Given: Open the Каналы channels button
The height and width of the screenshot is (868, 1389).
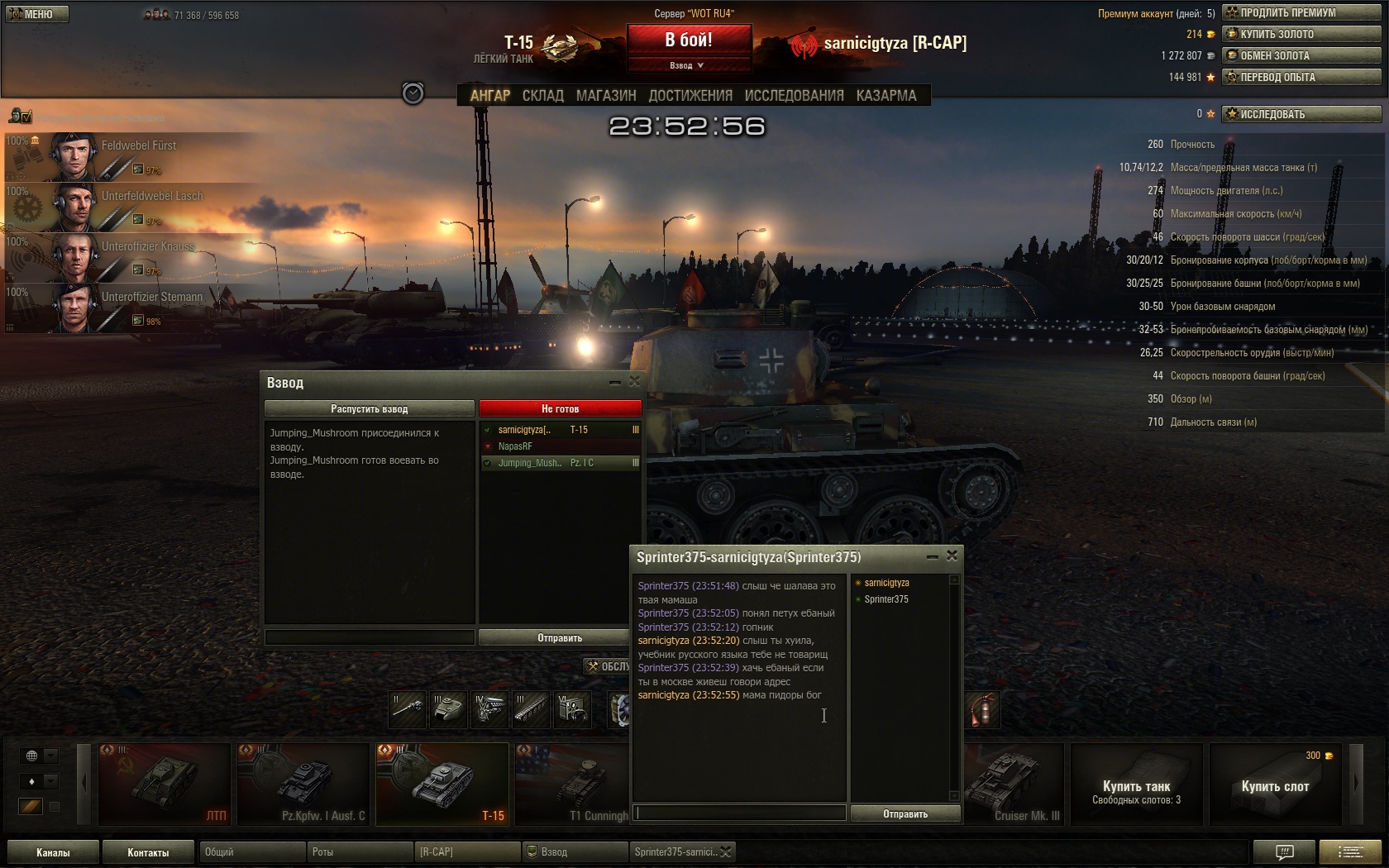Looking at the screenshot, I should (53, 852).
